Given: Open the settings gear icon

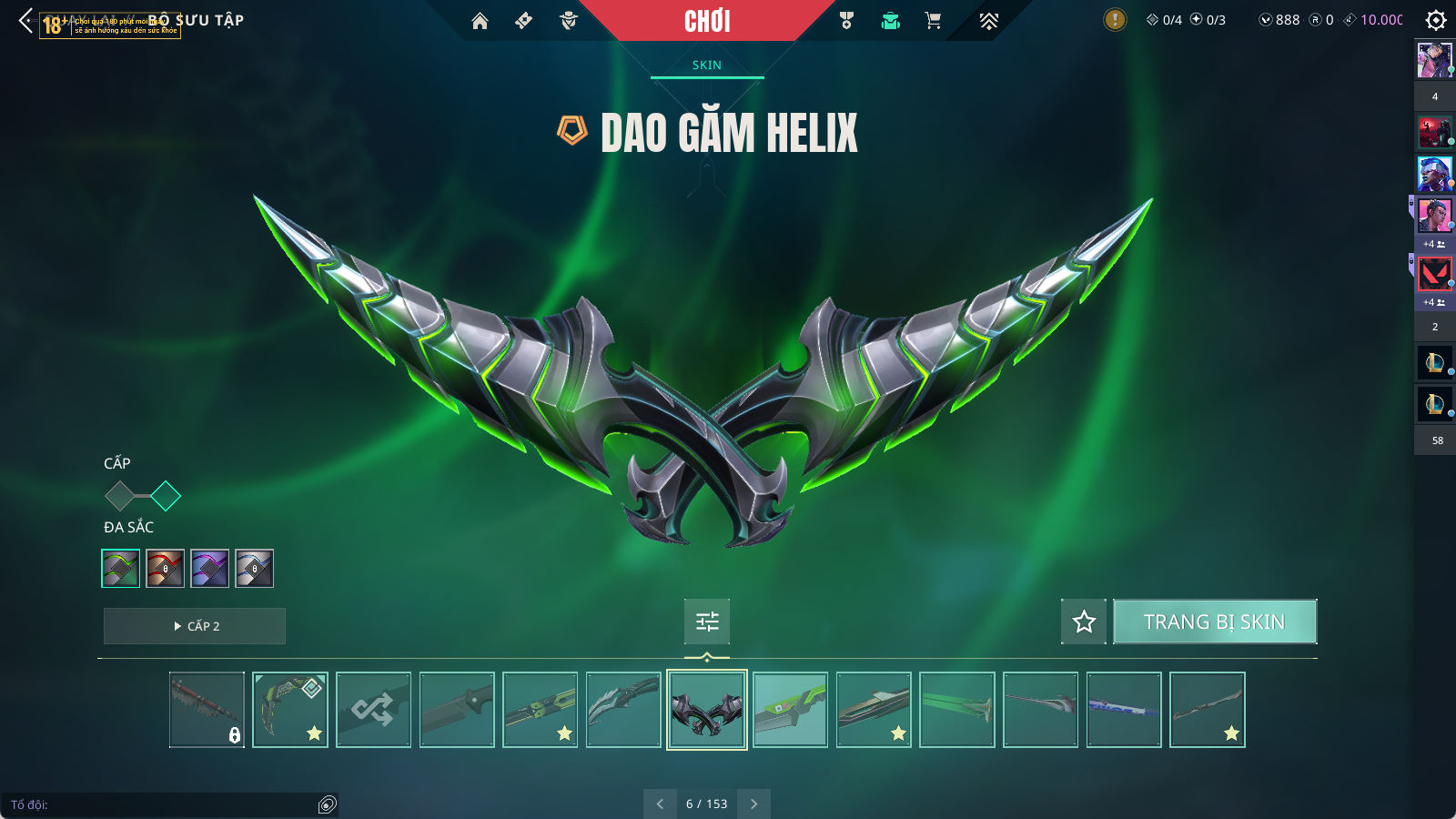Looking at the screenshot, I should pos(1436,20).
